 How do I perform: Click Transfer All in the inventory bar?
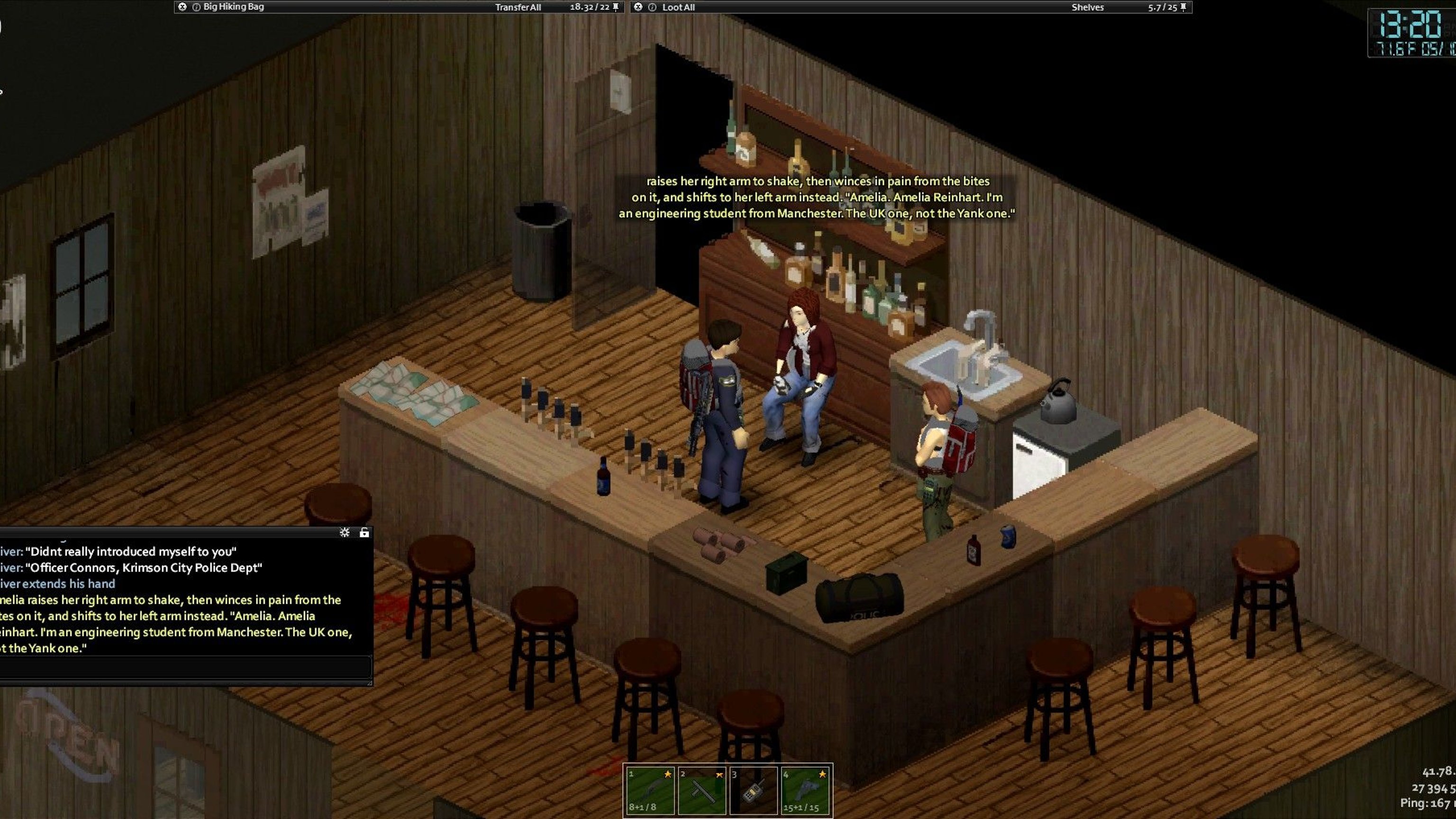tap(518, 8)
